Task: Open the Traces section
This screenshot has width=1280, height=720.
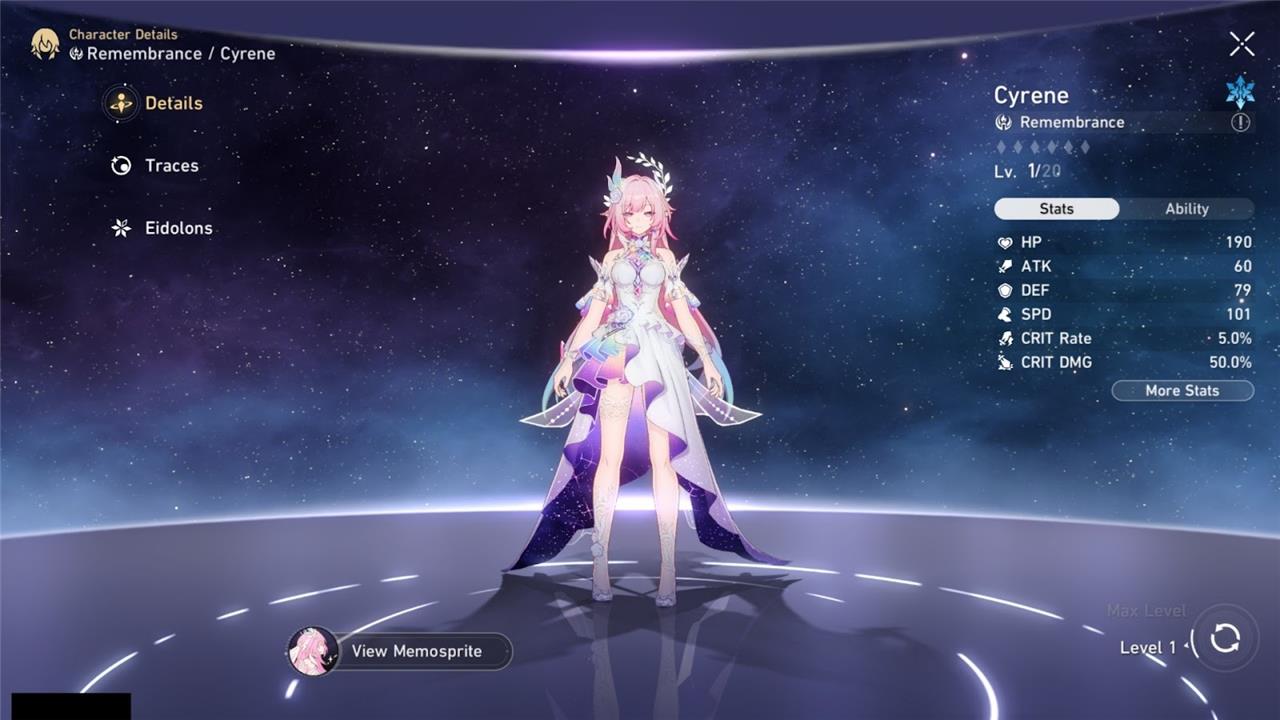Action: (155, 166)
